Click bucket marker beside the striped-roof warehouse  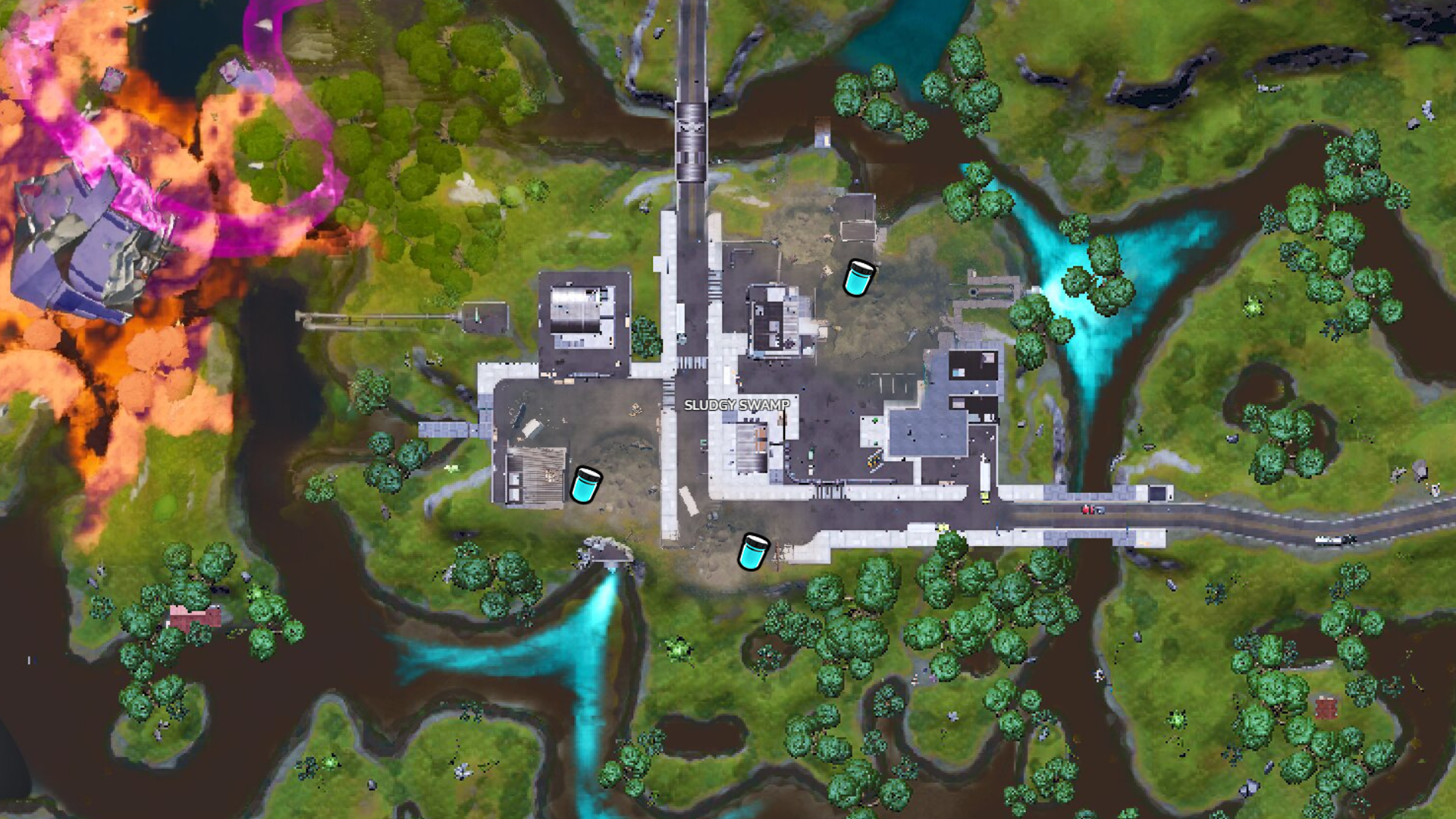tap(585, 485)
